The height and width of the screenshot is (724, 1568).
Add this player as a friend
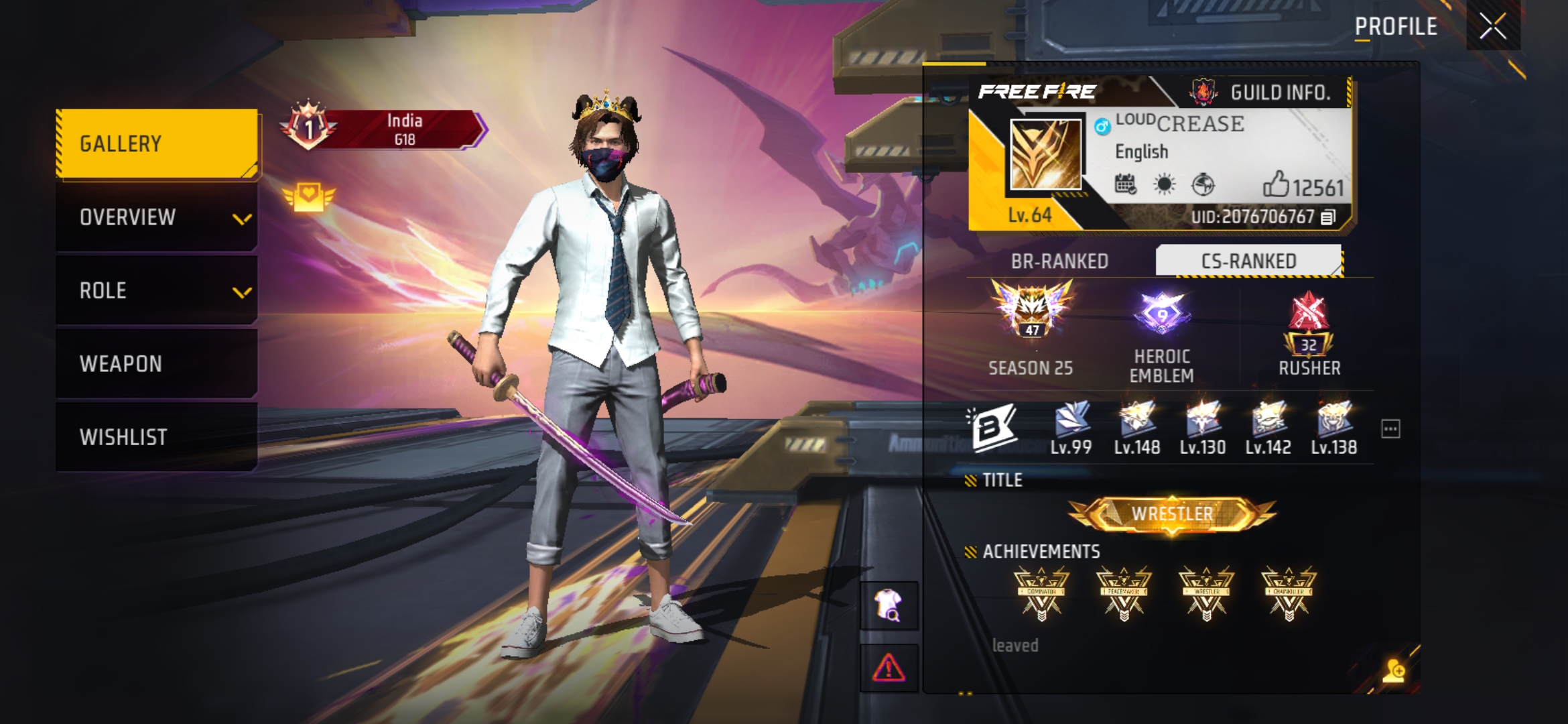[x=1393, y=670]
